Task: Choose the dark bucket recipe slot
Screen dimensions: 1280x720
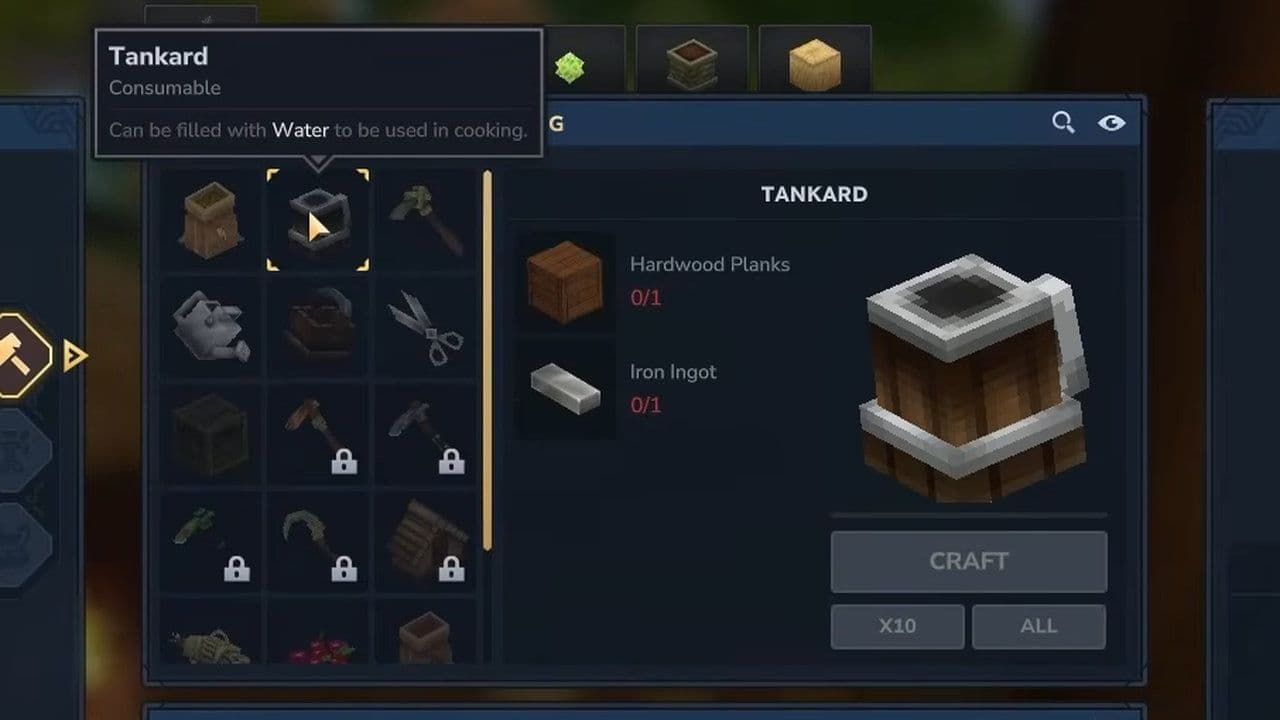Action: click(x=317, y=327)
